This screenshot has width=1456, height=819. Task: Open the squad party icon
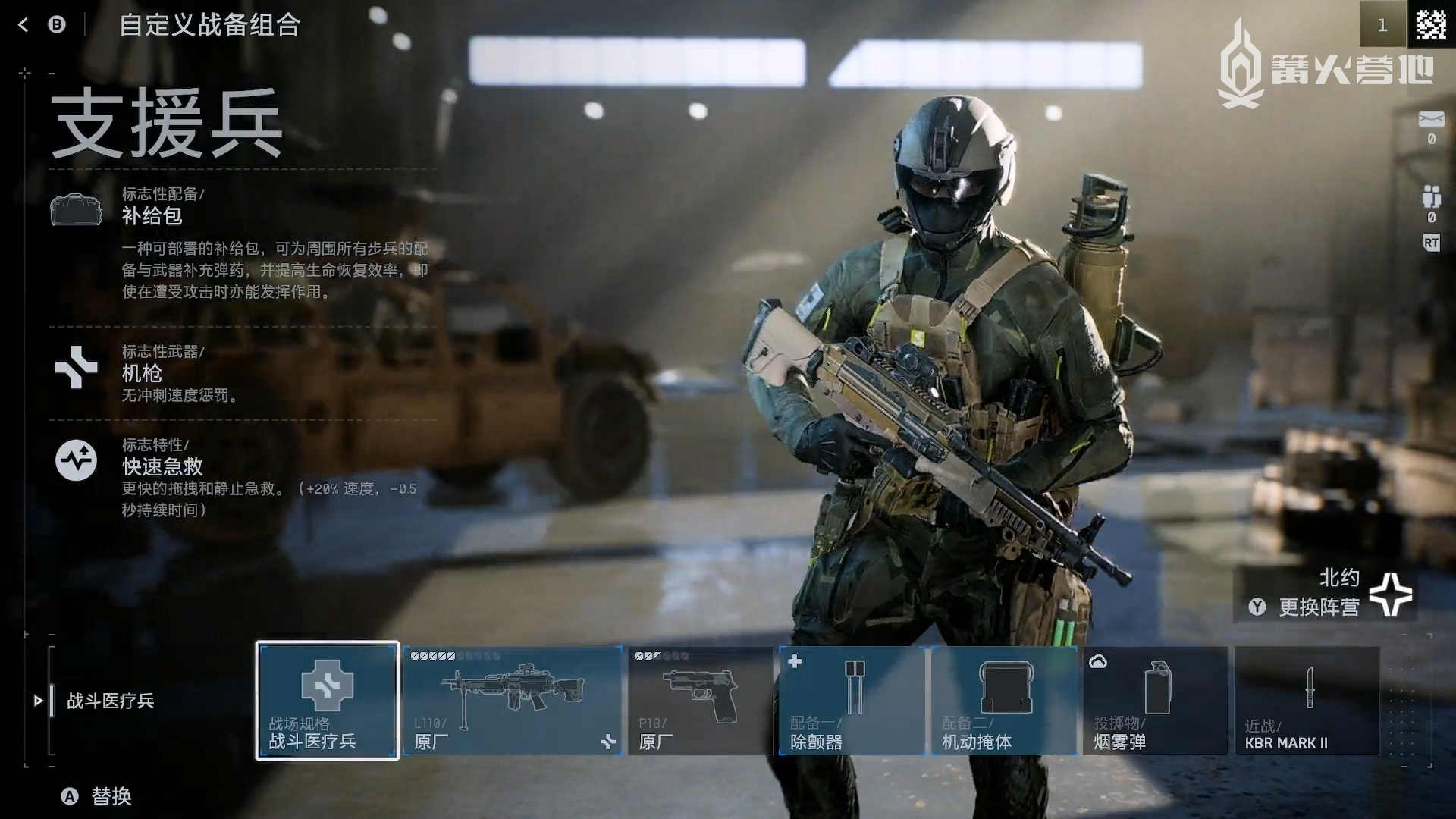1431,196
